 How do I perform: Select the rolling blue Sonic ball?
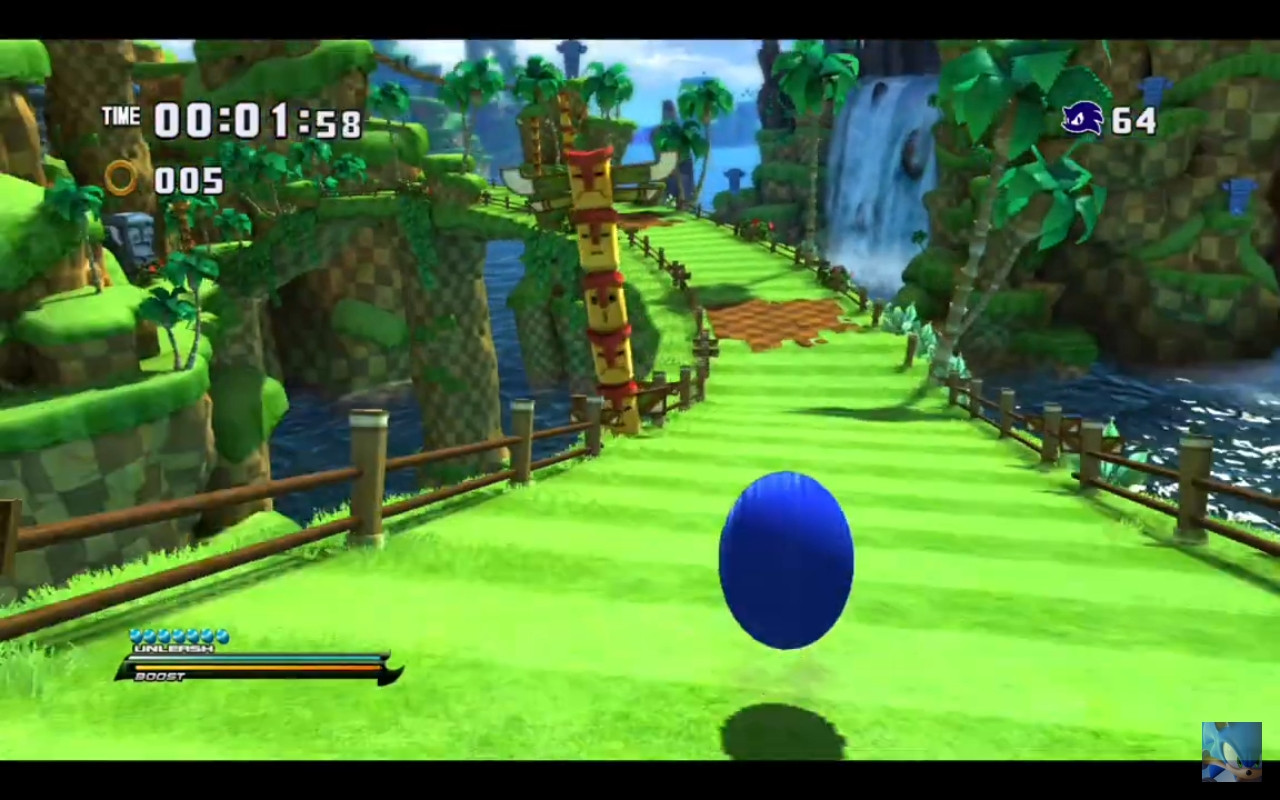point(785,562)
